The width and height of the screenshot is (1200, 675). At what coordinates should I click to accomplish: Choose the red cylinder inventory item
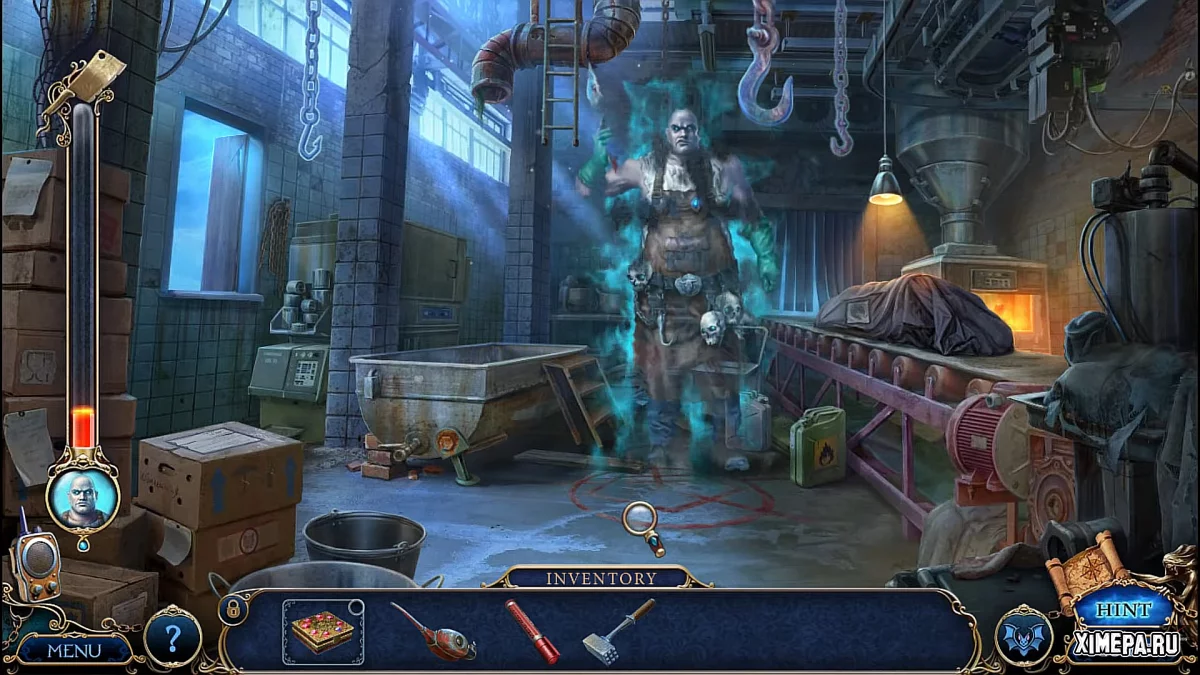click(532, 632)
